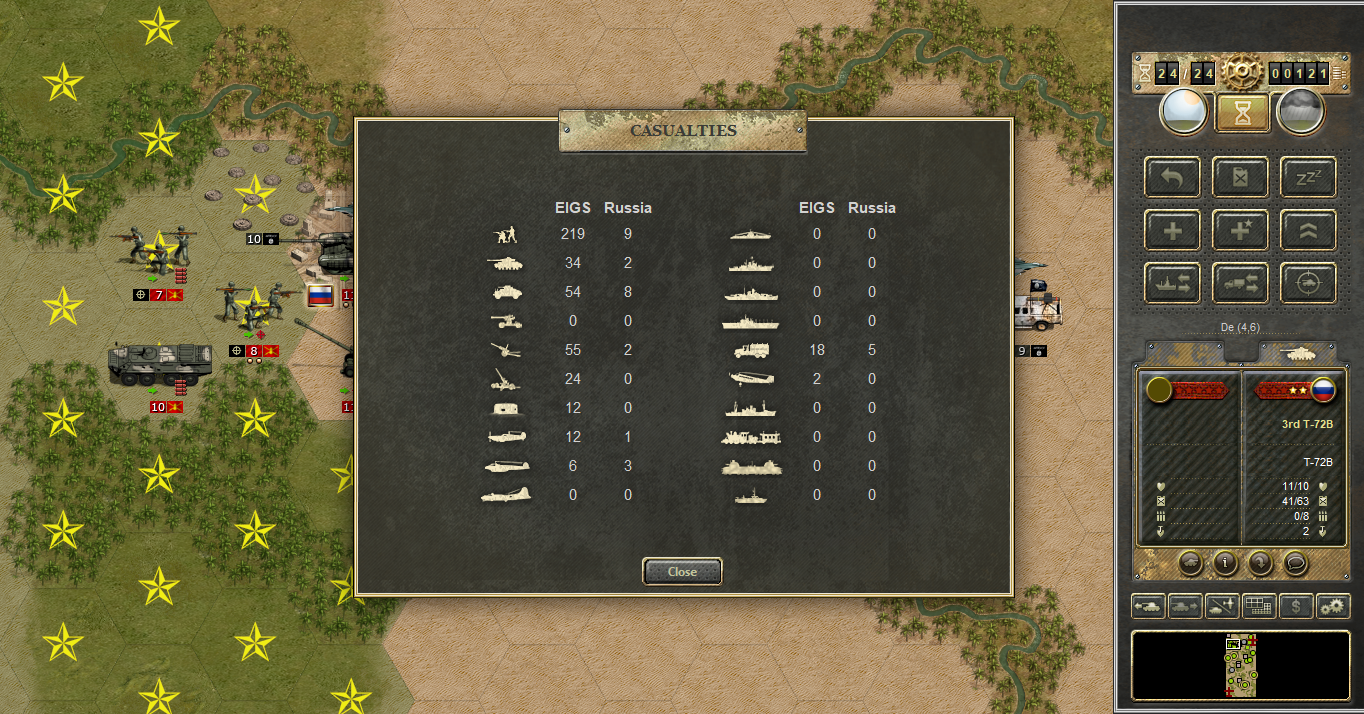
Task: Click the plus-with-star elite reinforcement button
Action: (1240, 231)
